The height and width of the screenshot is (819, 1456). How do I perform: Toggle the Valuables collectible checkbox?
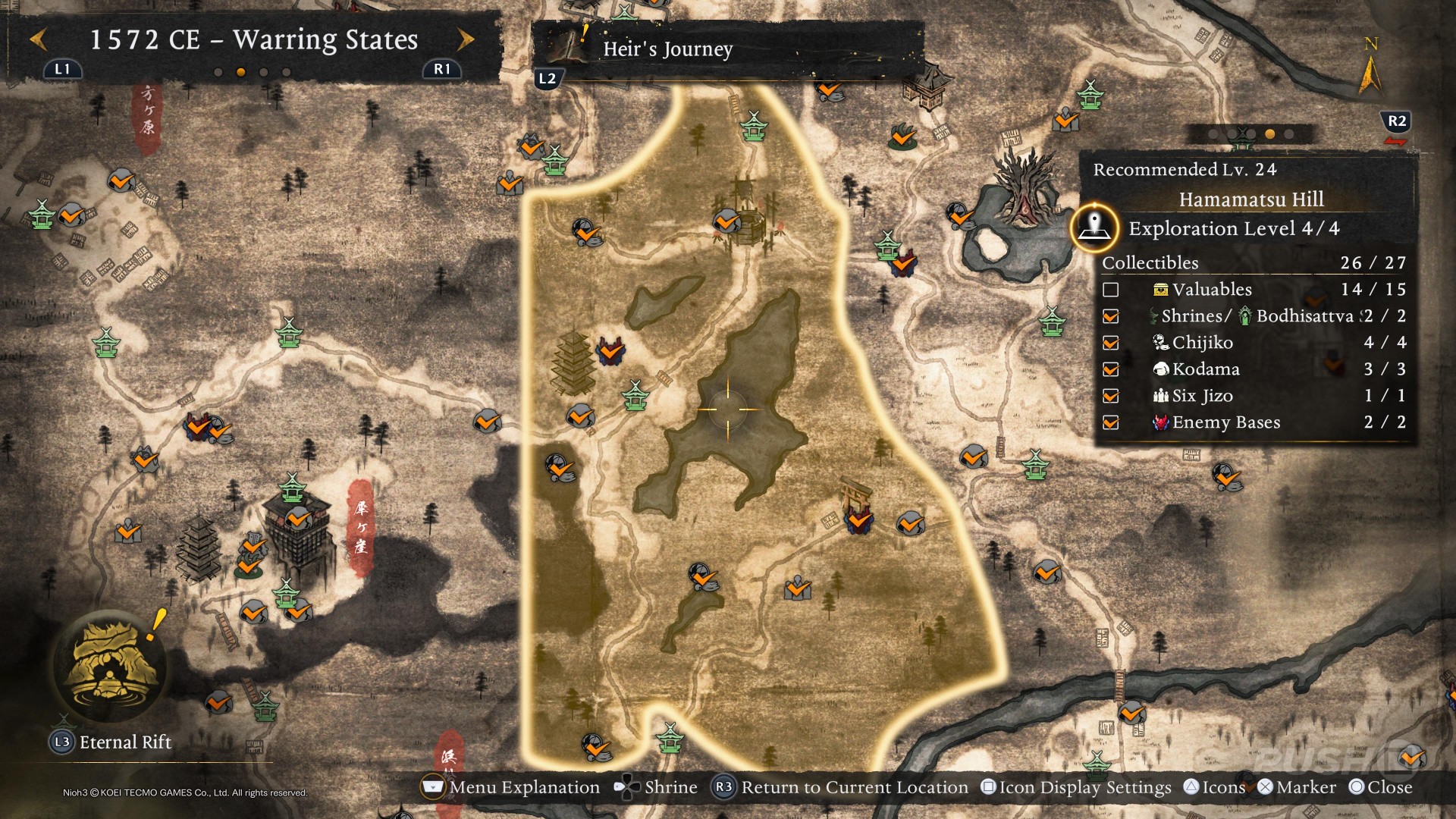(1111, 290)
